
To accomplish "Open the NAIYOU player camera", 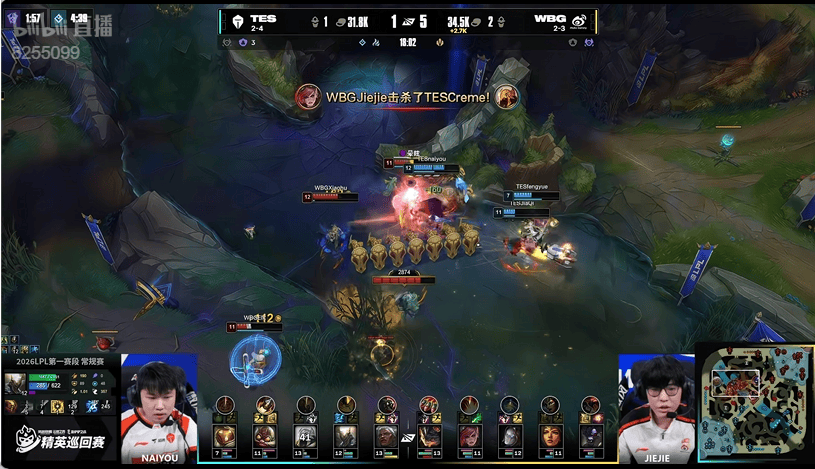I will (159, 408).
